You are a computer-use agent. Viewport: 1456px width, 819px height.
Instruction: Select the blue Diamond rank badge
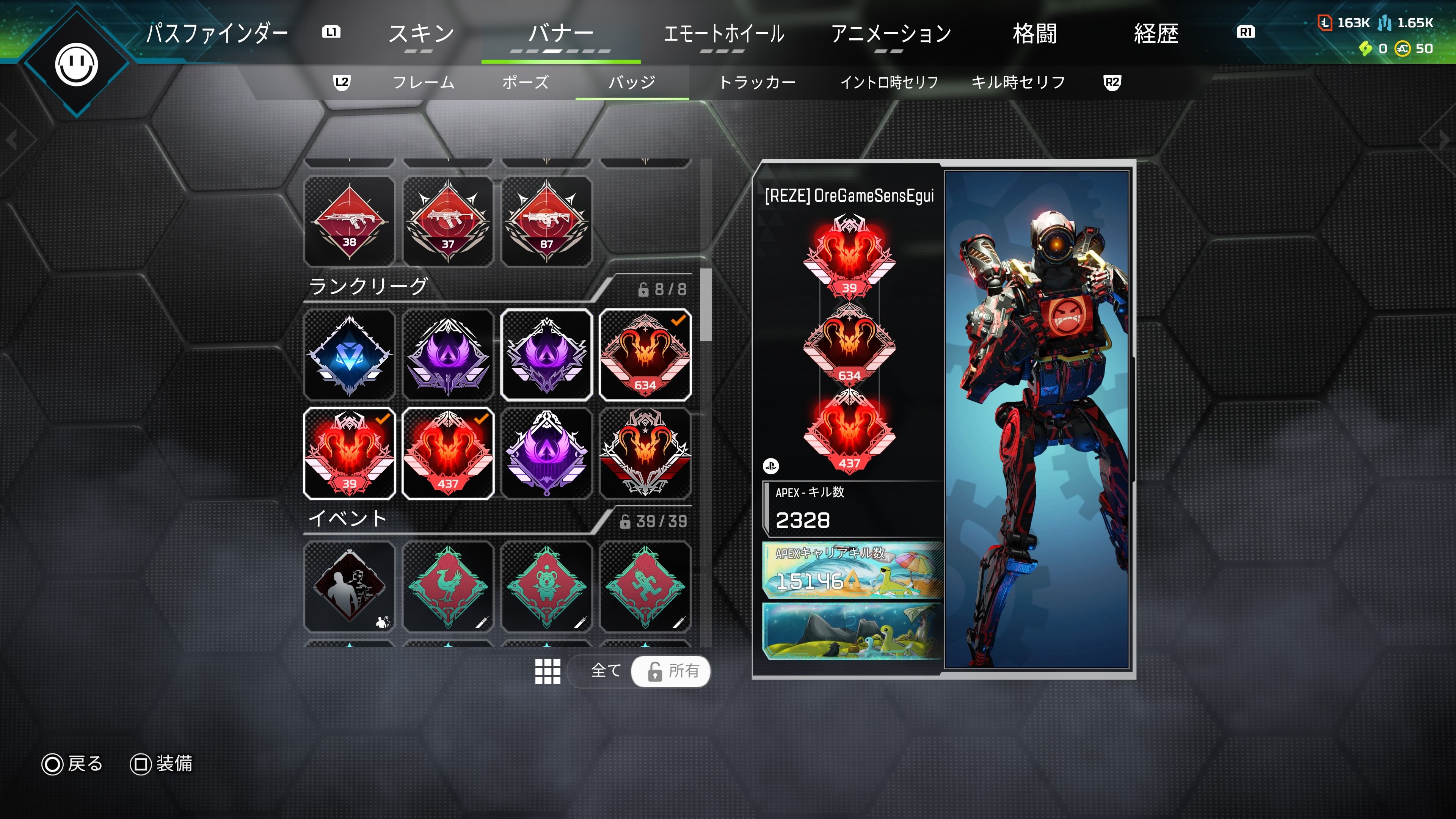349,355
